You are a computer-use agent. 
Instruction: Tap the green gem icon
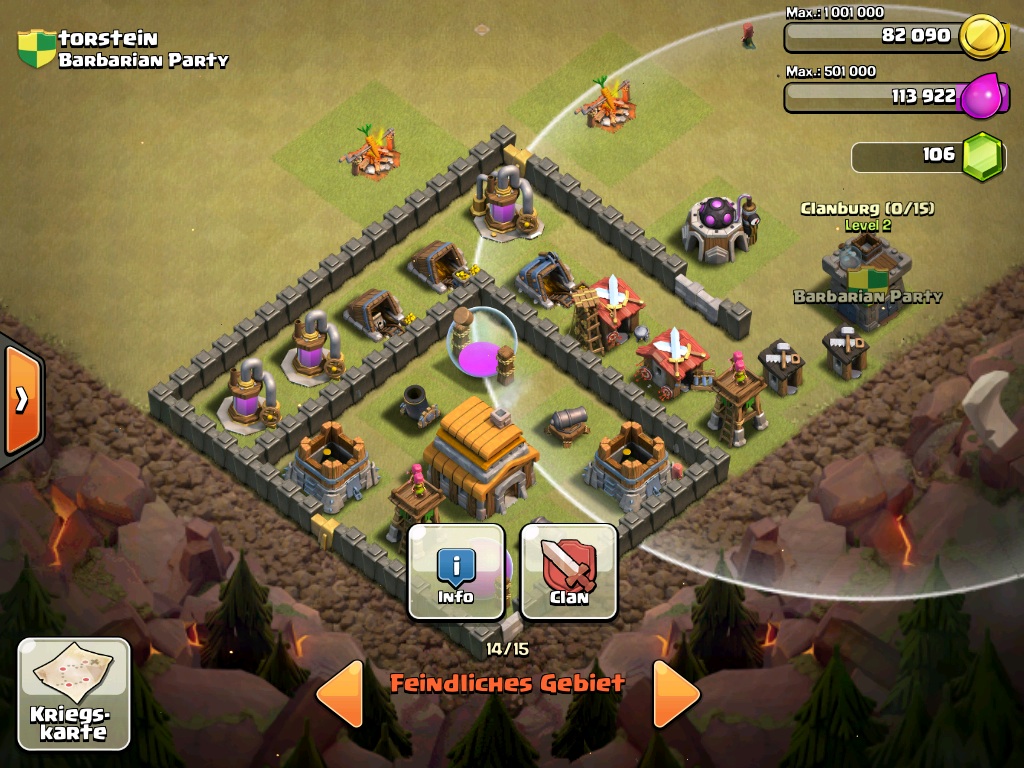pyautogui.click(x=983, y=156)
